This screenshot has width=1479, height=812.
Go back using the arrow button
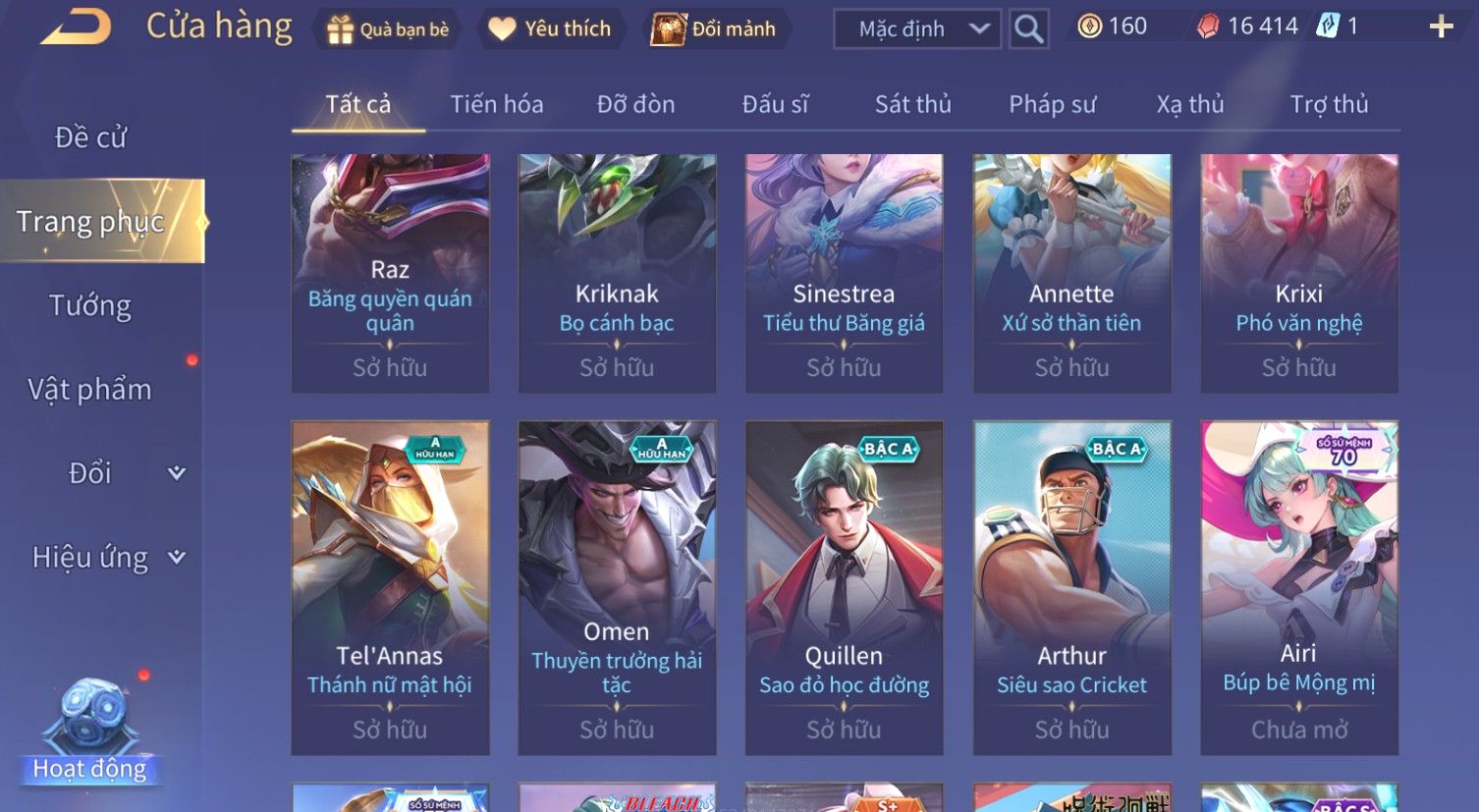click(77, 27)
